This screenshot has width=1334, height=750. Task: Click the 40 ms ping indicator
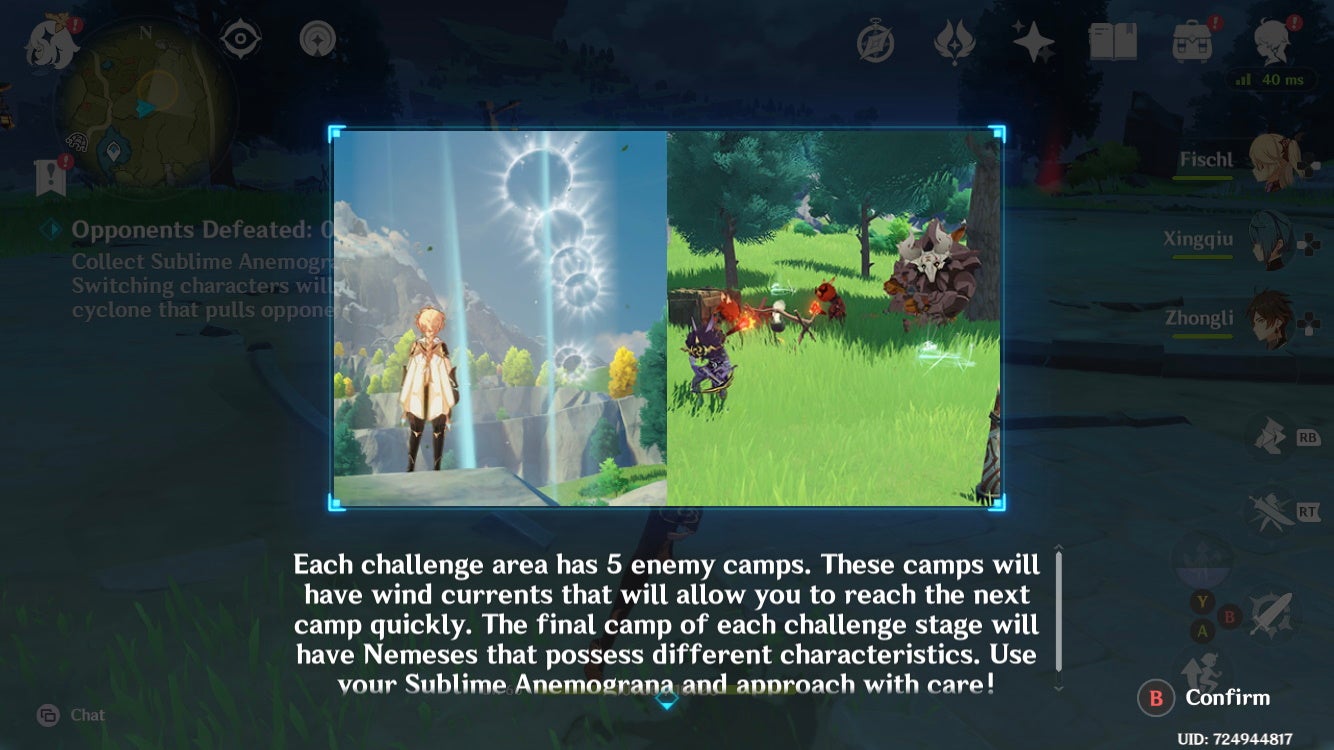[1272, 80]
